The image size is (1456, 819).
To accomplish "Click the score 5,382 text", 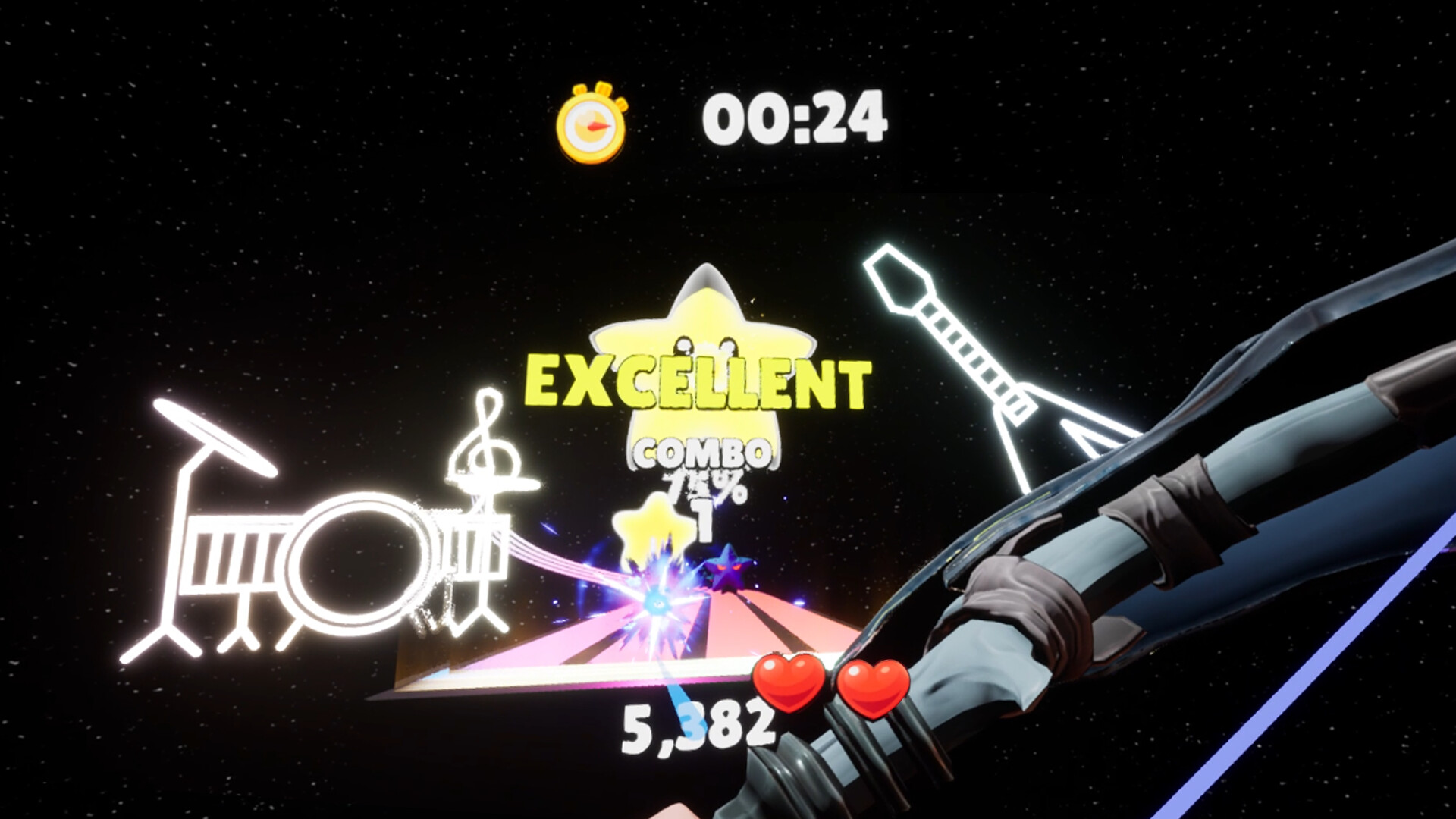I will tap(698, 724).
